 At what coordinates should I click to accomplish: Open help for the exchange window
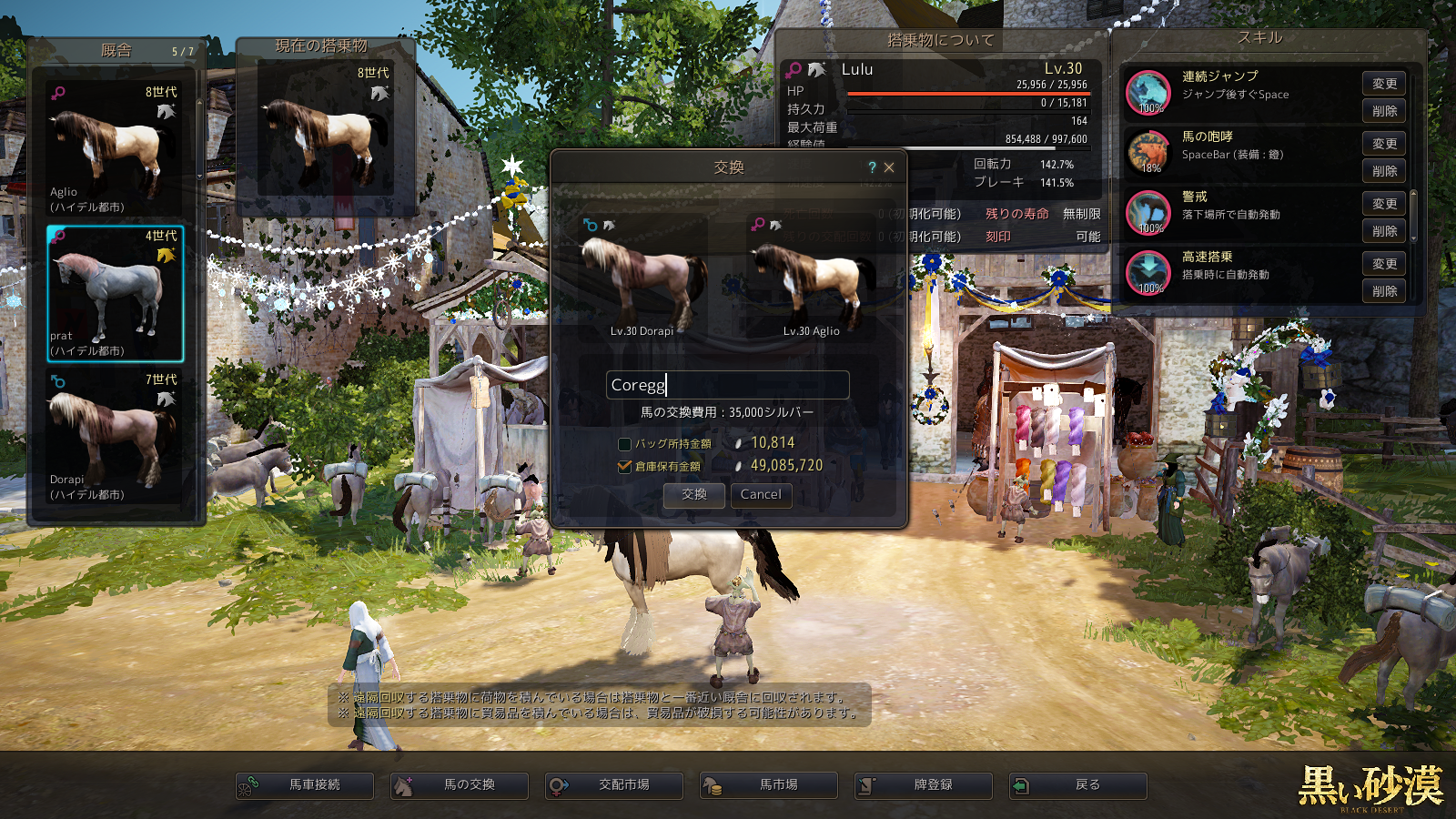point(872,167)
